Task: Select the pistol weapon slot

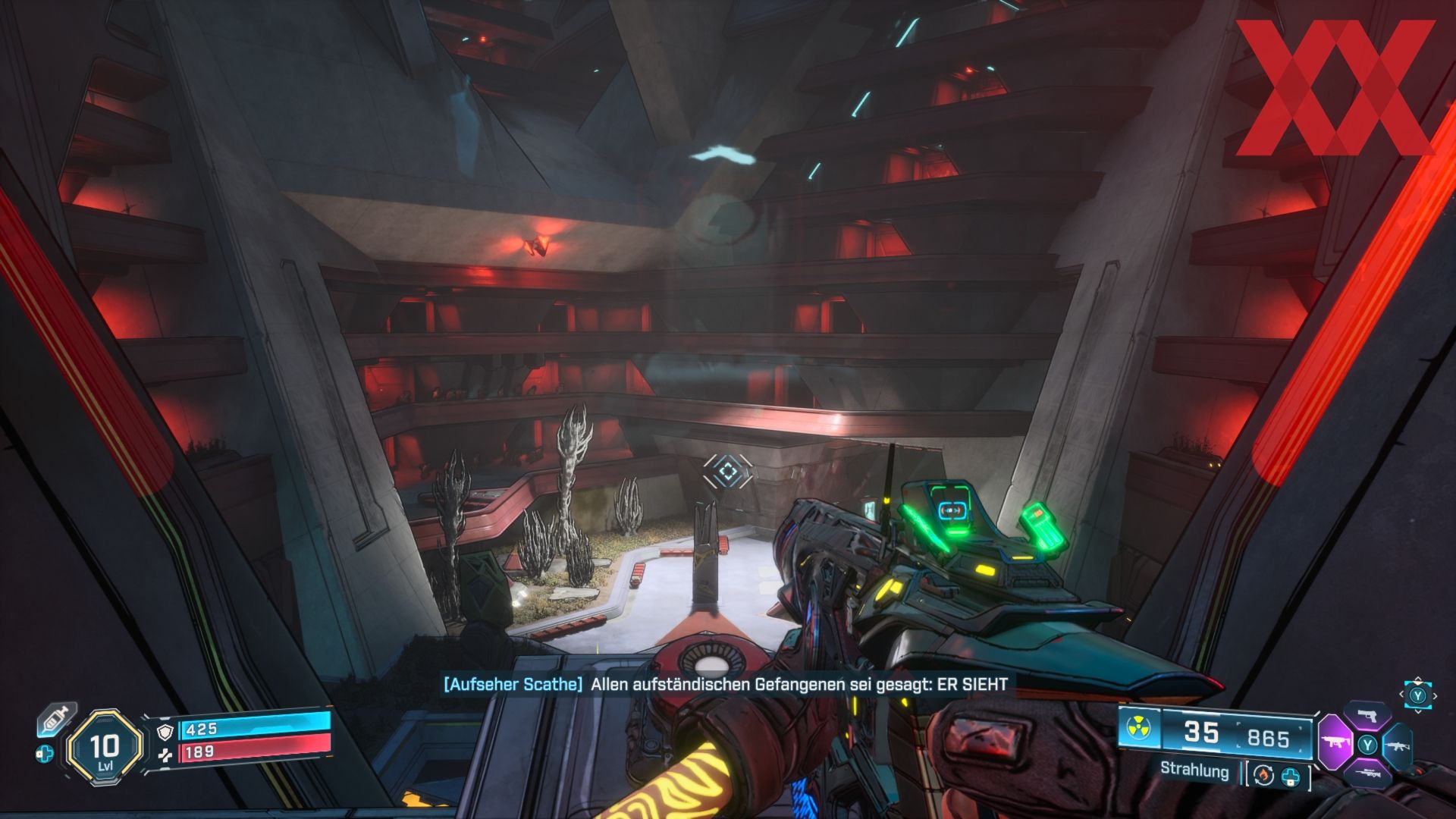Action: (1367, 717)
